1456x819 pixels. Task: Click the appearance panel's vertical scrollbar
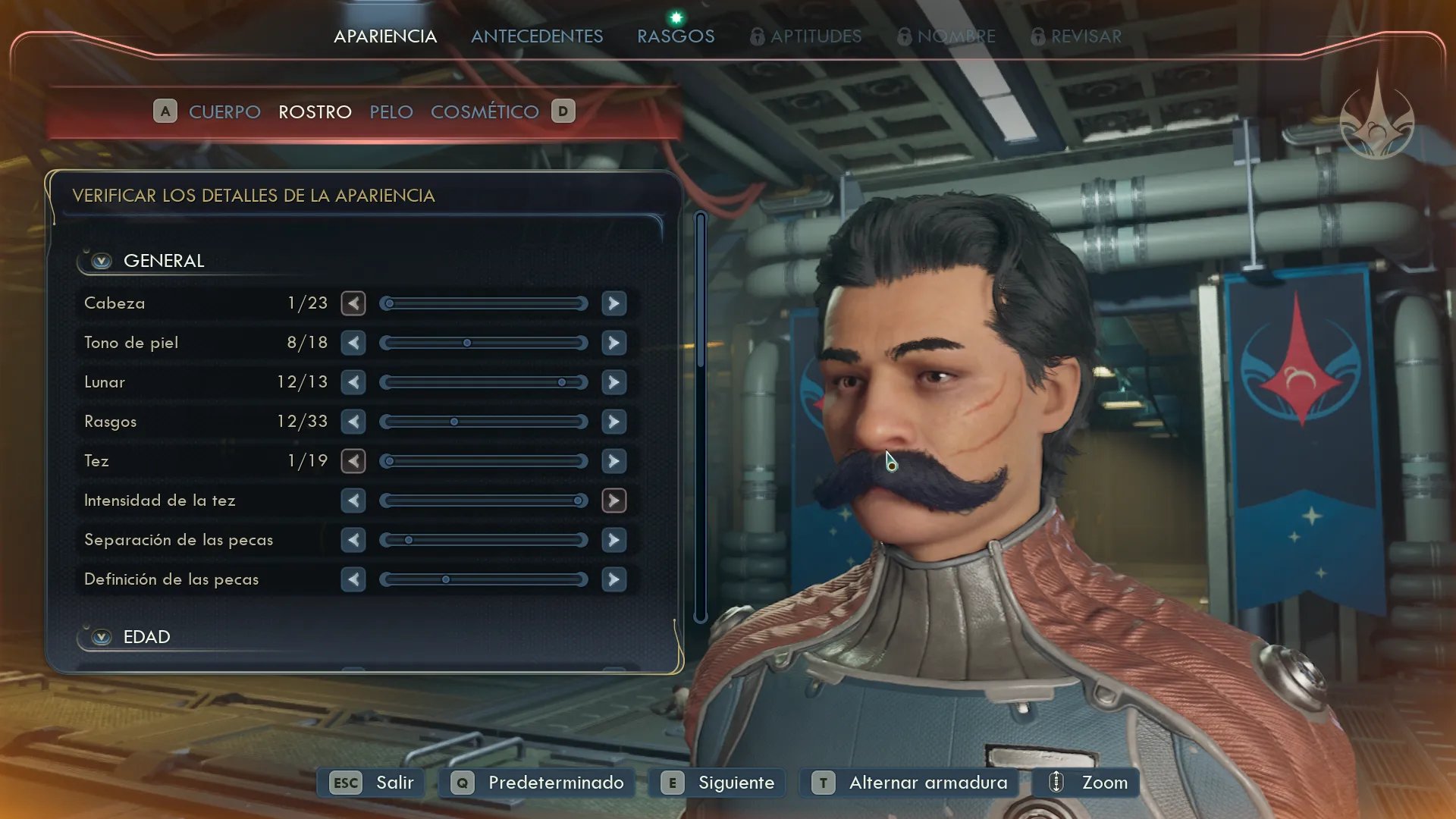click(x=701, y=417)
